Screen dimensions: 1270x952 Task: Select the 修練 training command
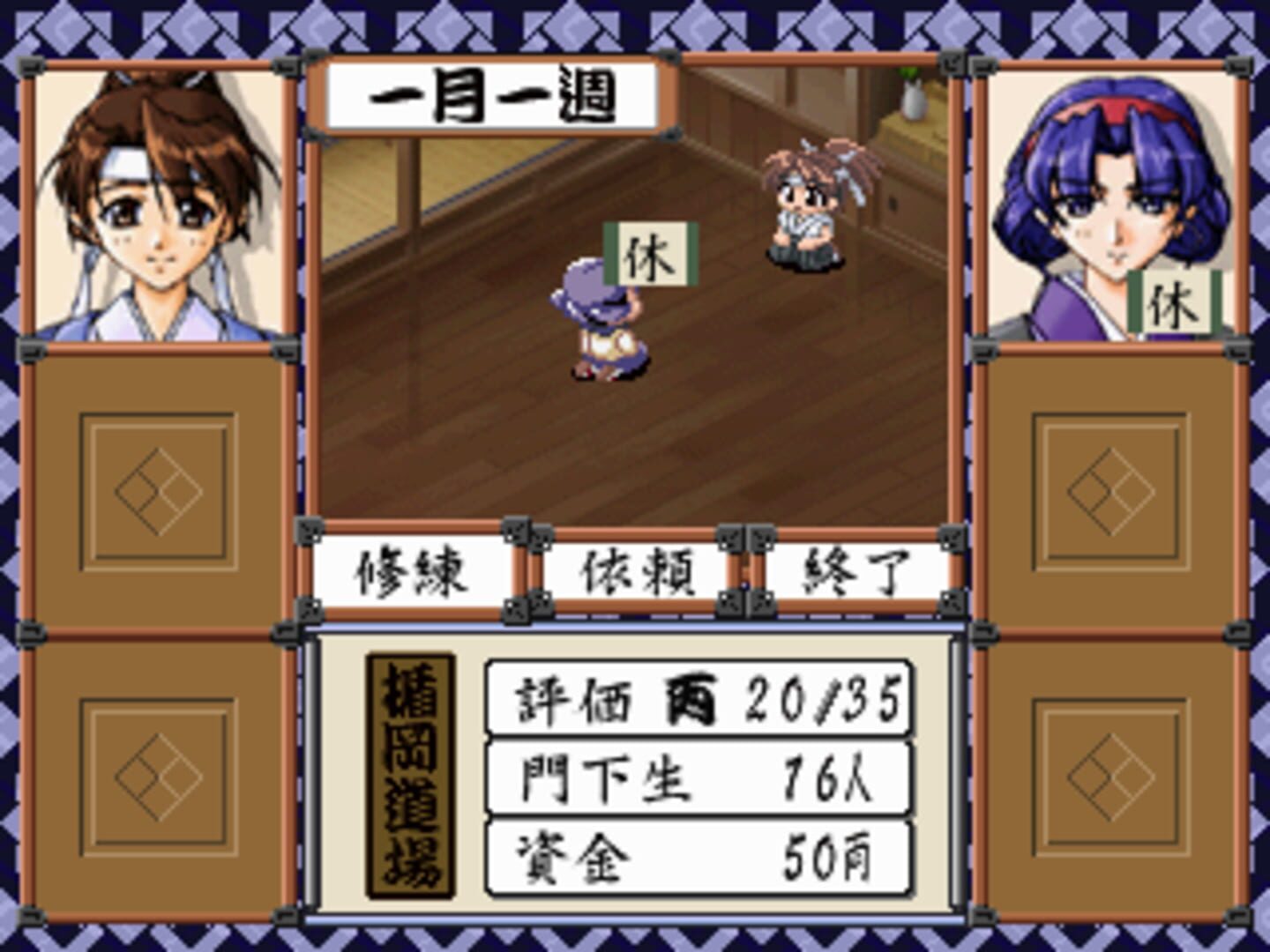pyautogui.click(x=415, y=573)
